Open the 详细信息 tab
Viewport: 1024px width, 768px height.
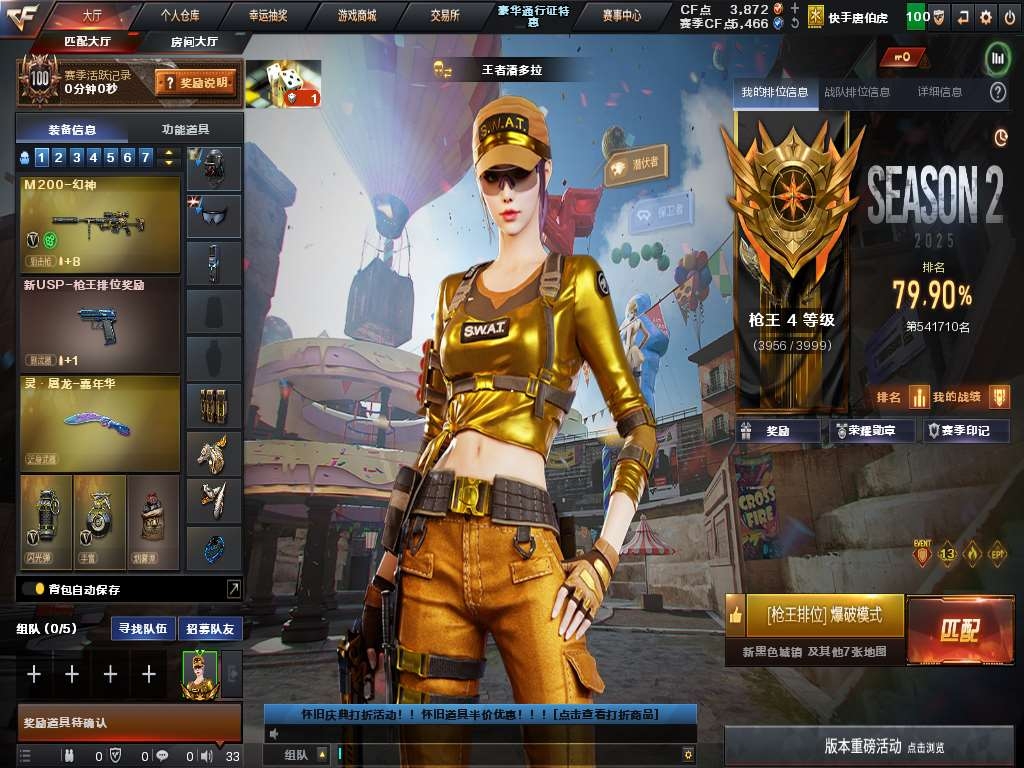click(940, 92)
